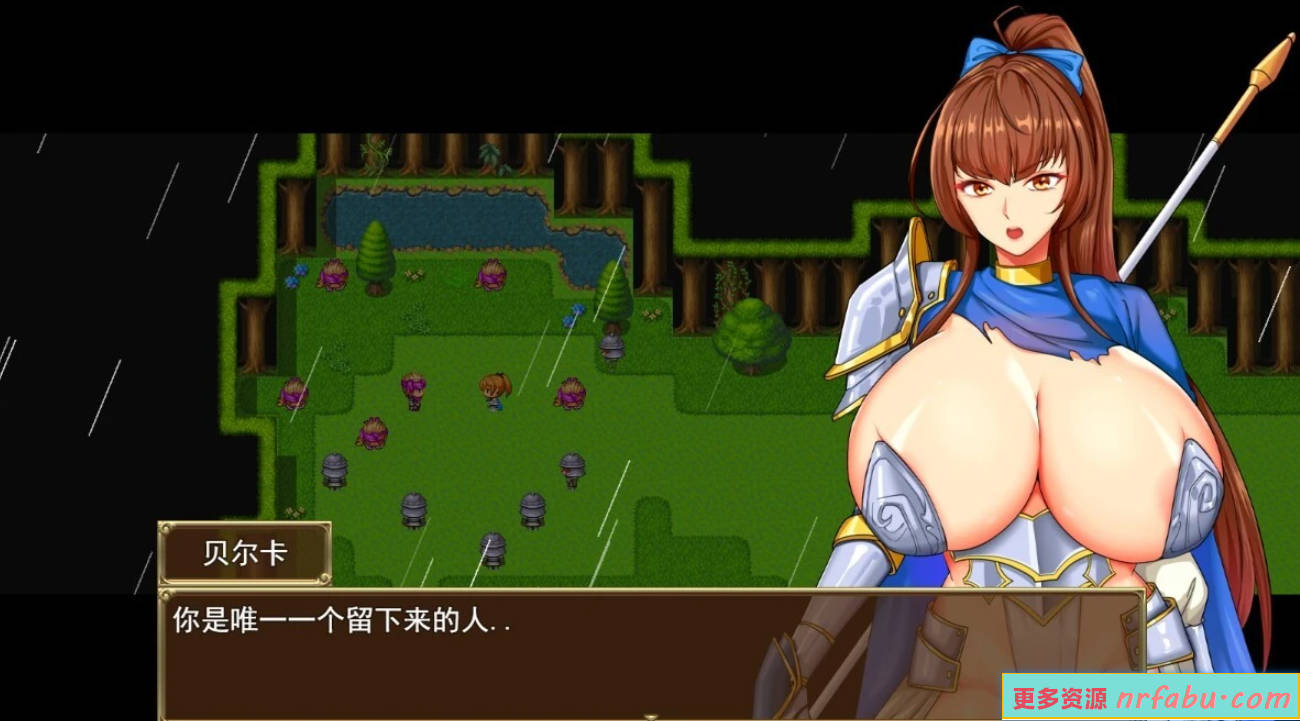
Task: Select the pink flower monster left of the player
Action: 413,390
